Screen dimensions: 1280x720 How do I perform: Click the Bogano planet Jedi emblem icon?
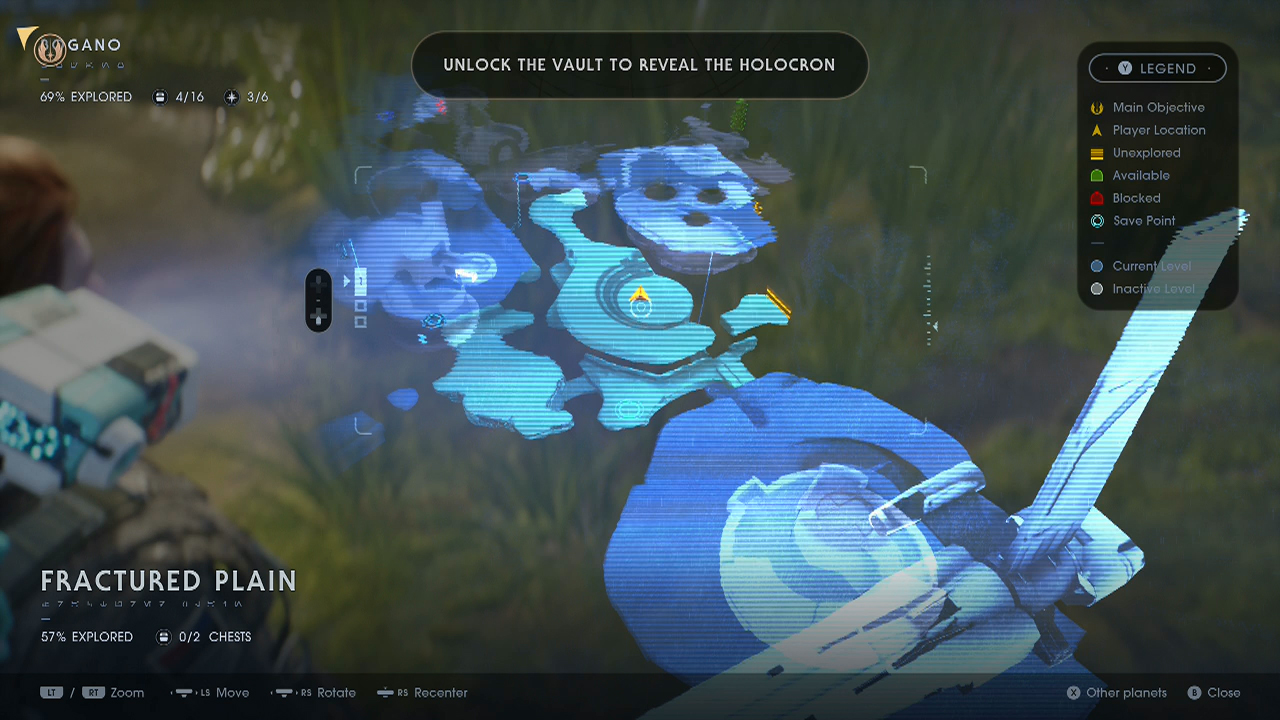tap(49, 47)
